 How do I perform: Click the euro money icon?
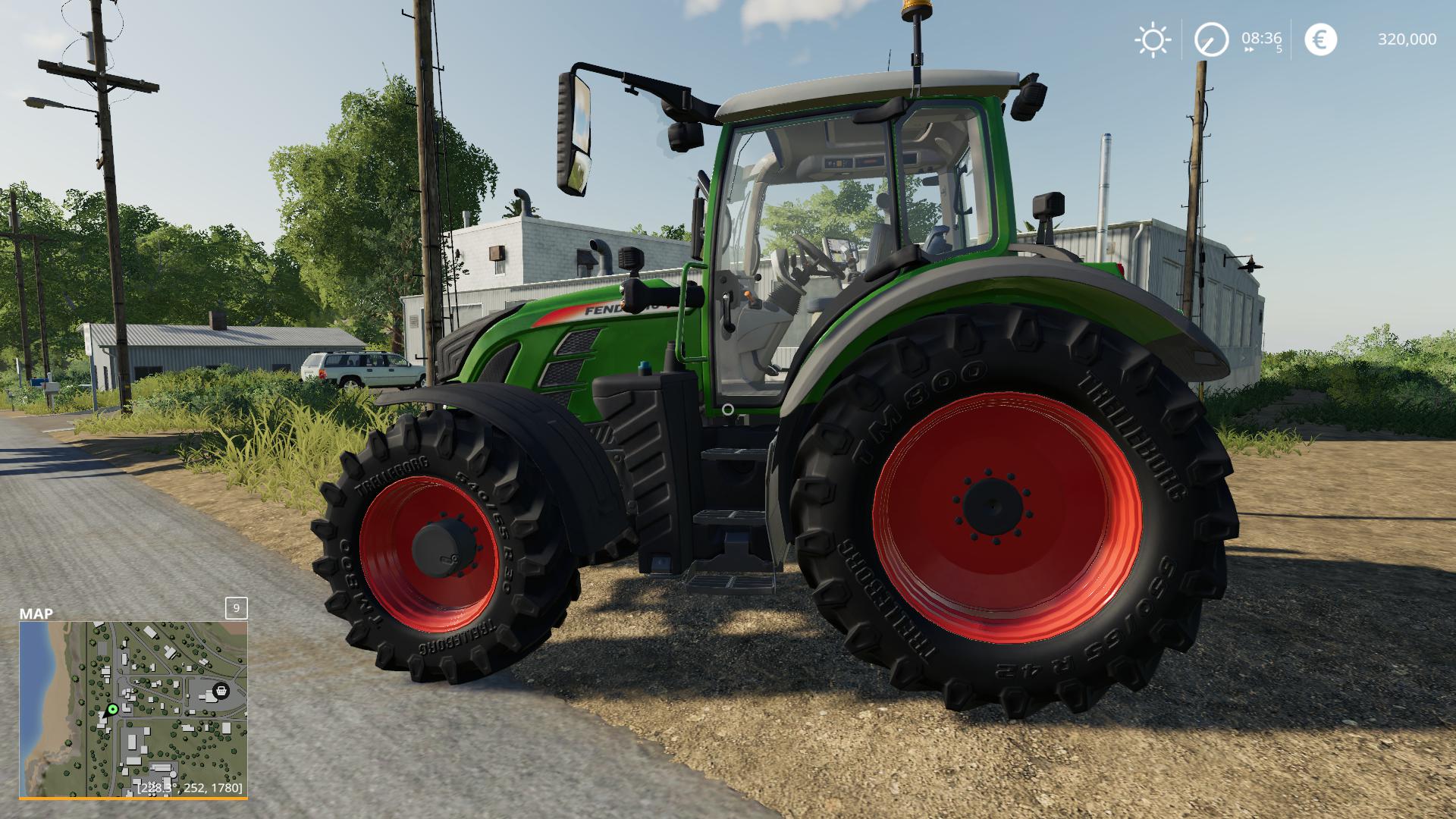[x=1320, y=39]
